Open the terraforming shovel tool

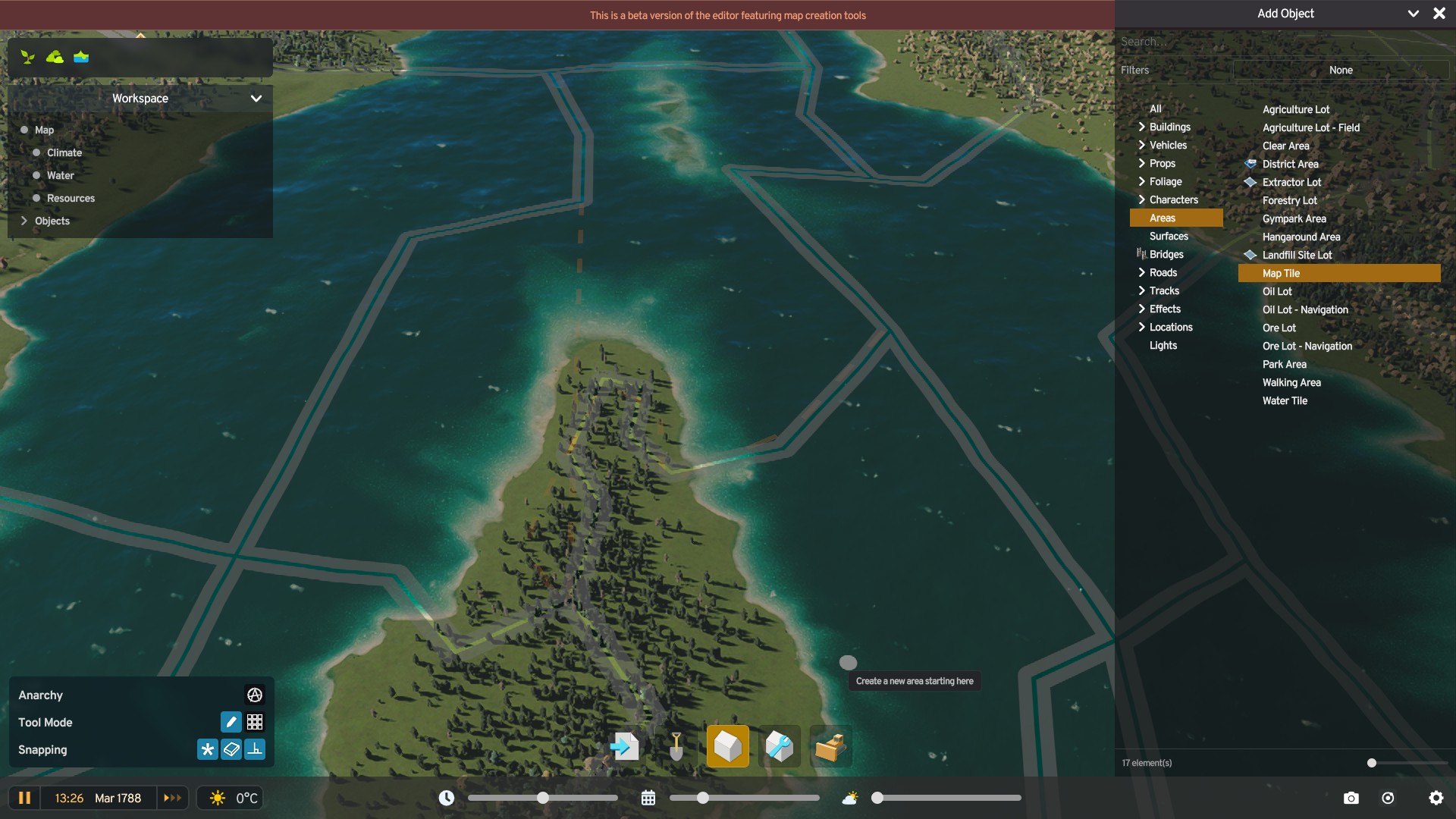674,746
